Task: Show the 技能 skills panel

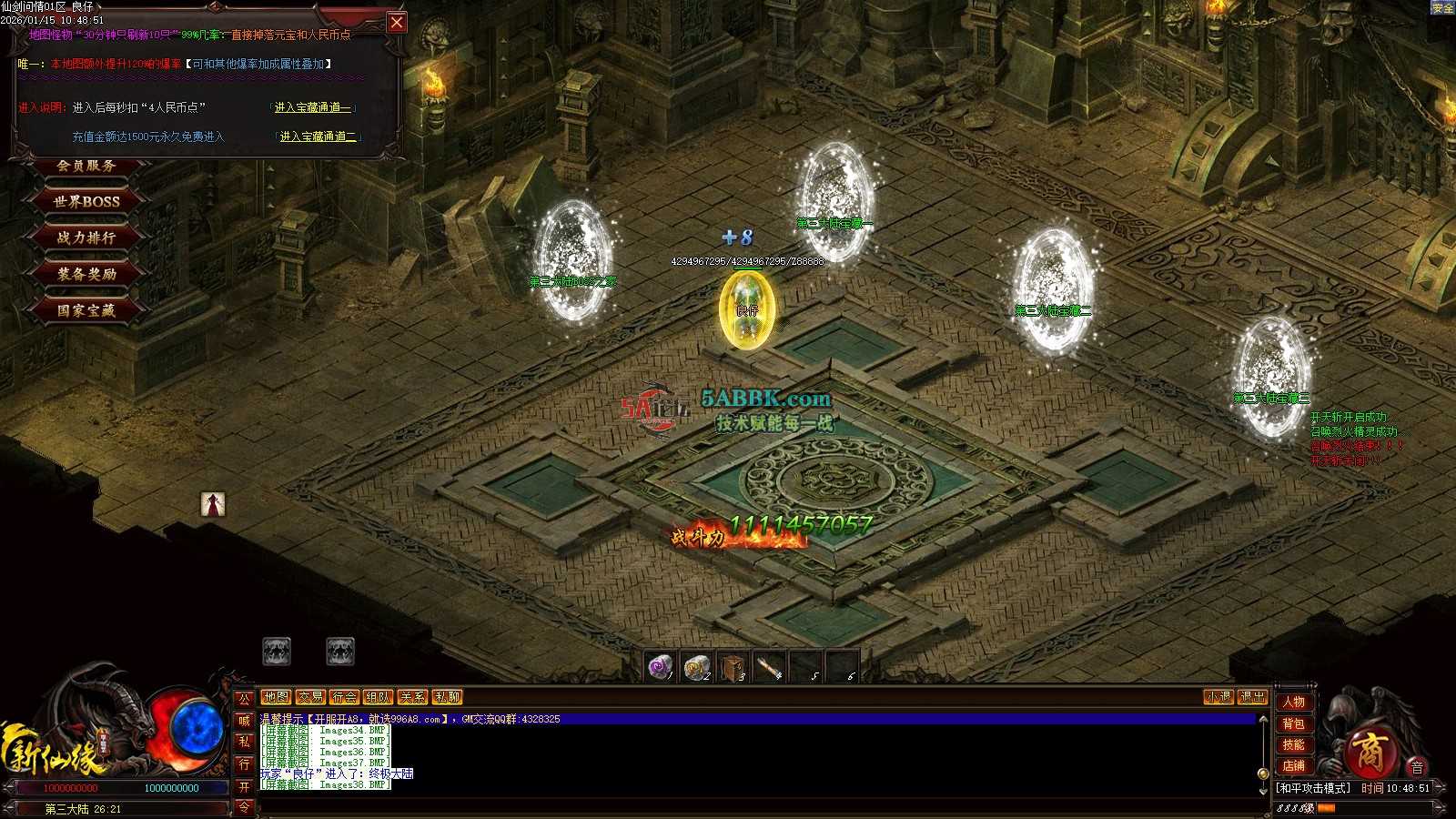Action: coord(1293,744)
